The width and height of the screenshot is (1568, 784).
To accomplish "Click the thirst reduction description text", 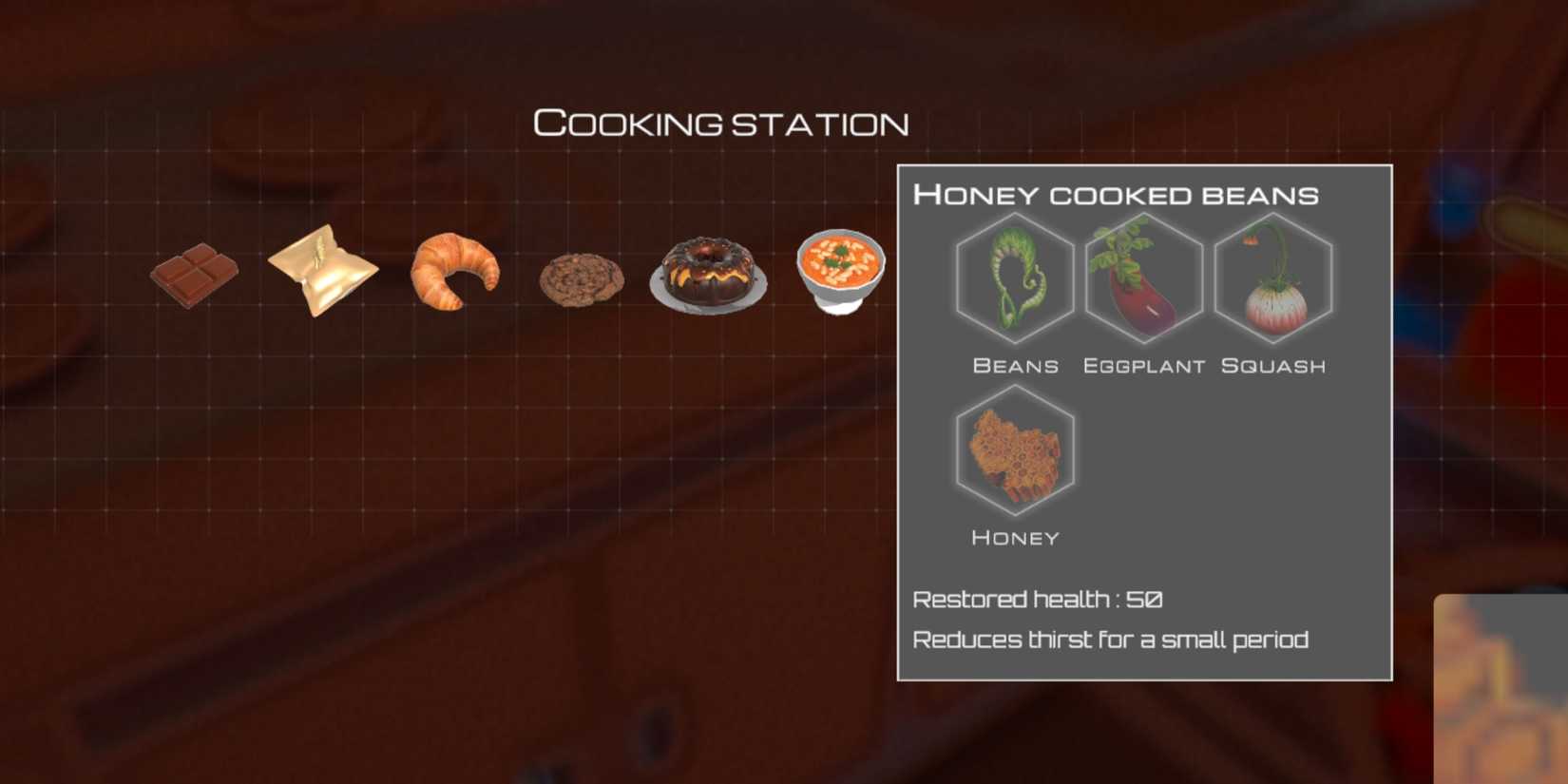I will coord(1110,640).
